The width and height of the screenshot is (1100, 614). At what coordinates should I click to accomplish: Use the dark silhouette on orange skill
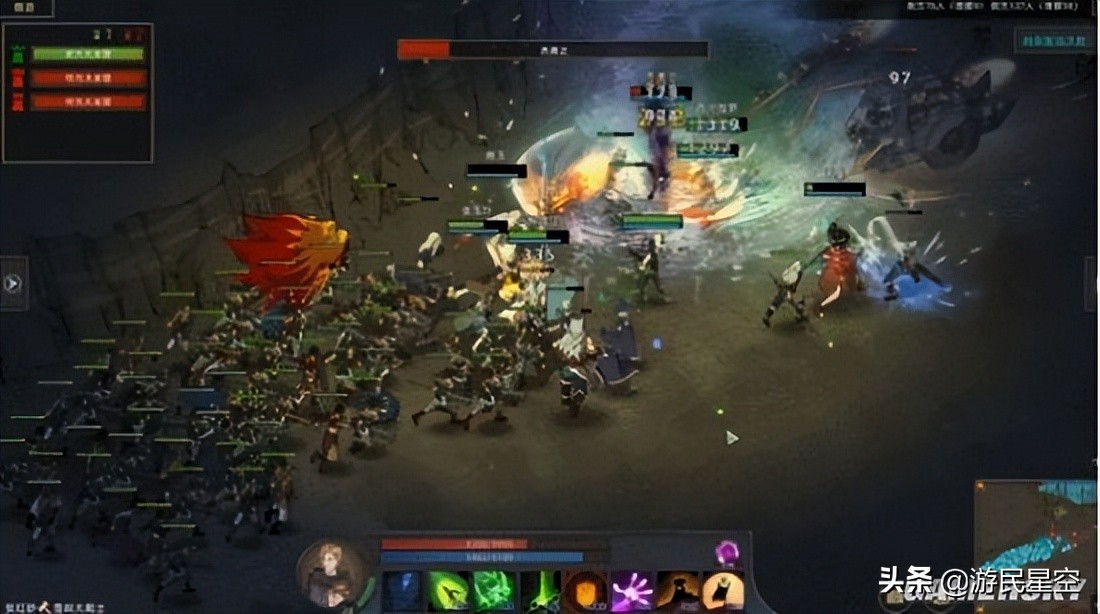click(x=677, y=592)
